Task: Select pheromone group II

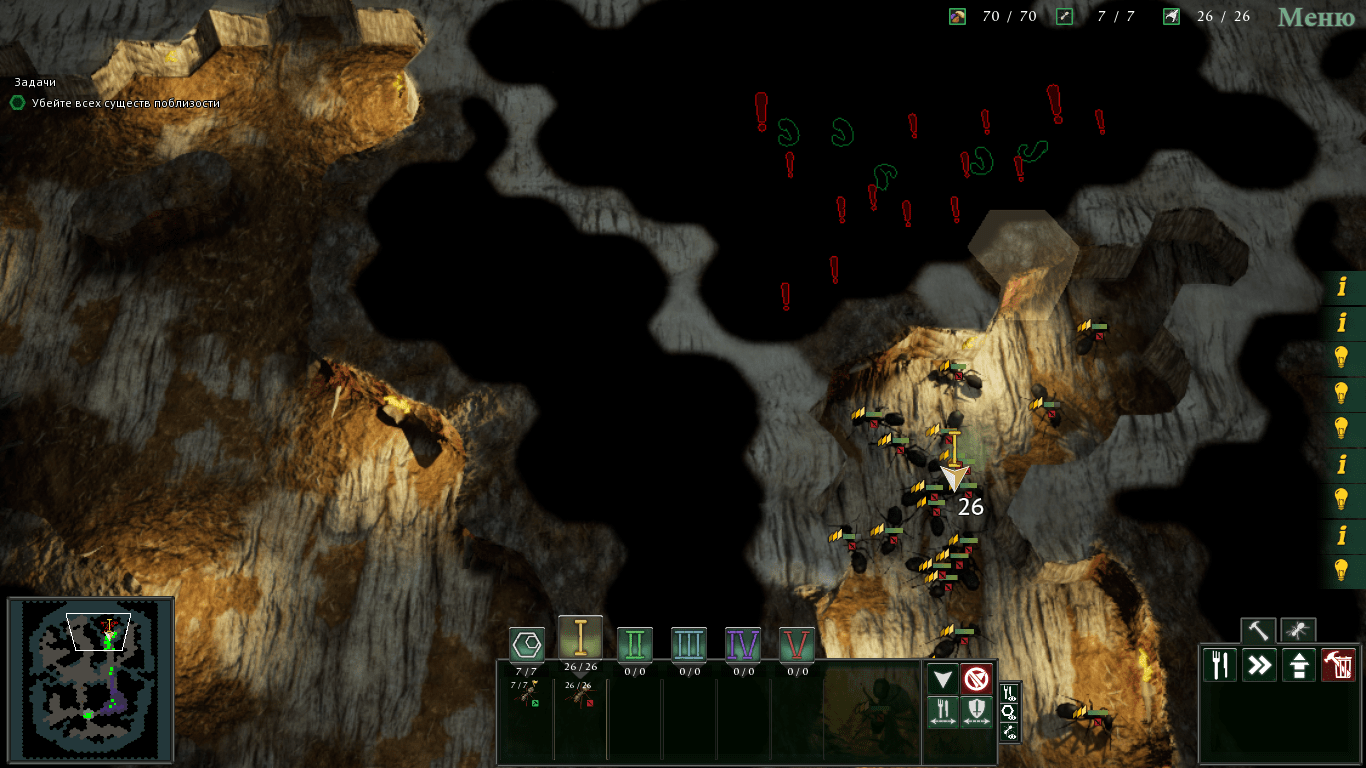Action: point(635,645)
